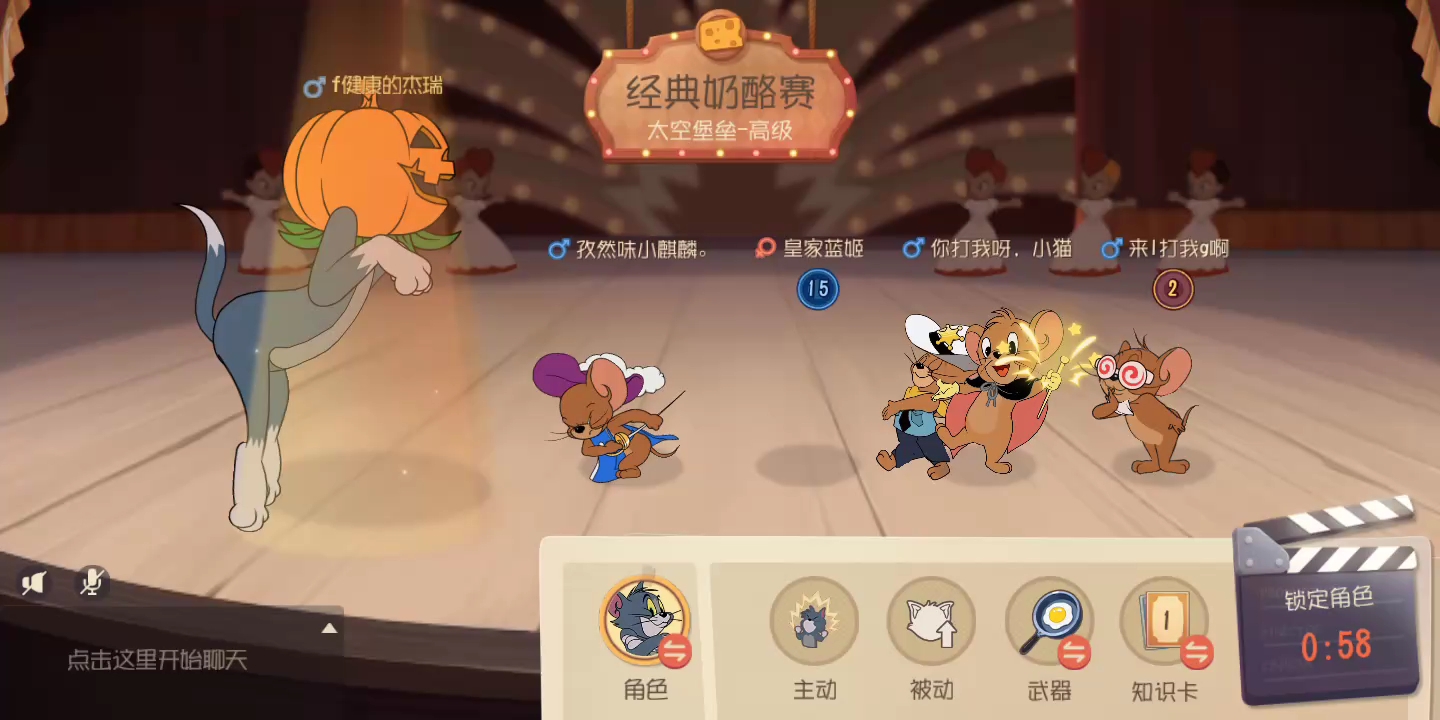Unmute the speaker audio toggle

(33, 583)
